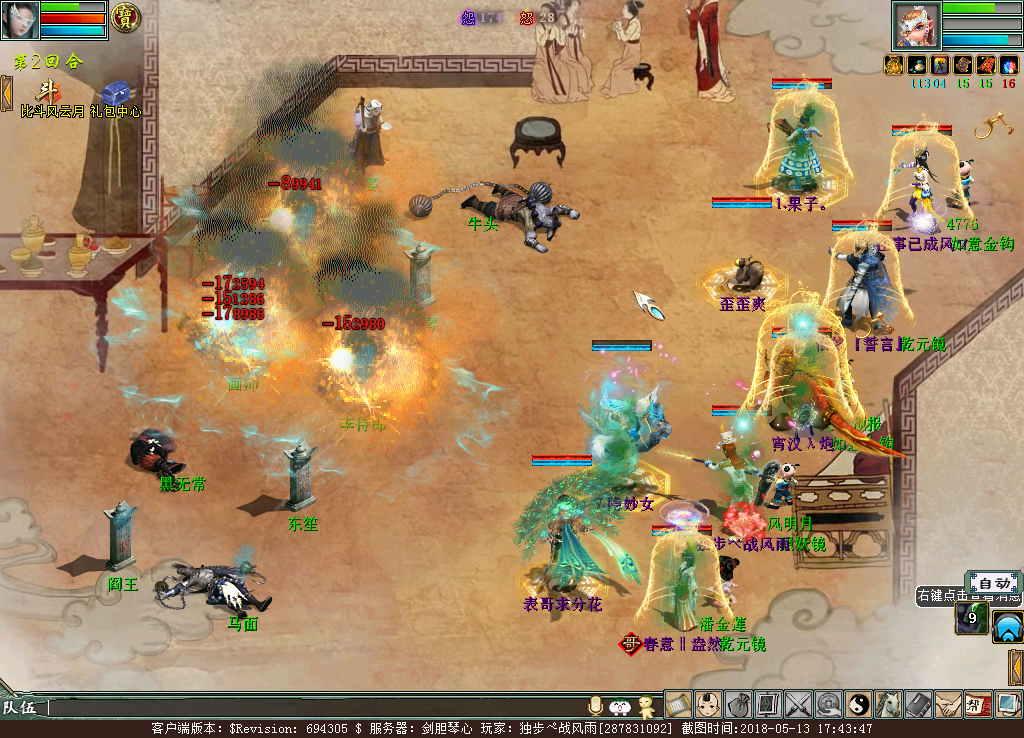Image resolution: width=1024 pixels, height=738 pixels.
Task: Open the computer monitor system icon
Action: click(x=1008, y=705)
